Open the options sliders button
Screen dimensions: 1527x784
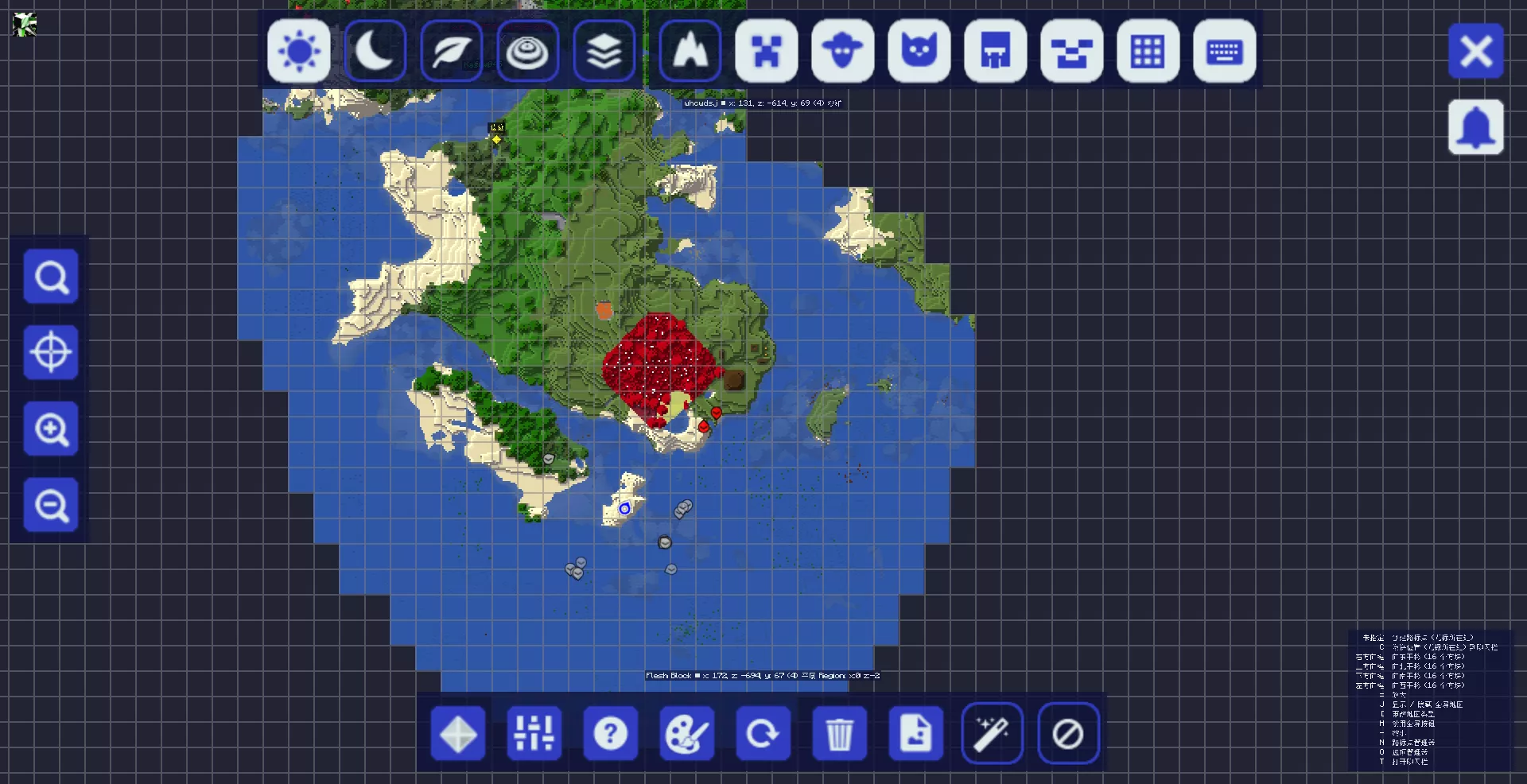(x=534, y=733)
